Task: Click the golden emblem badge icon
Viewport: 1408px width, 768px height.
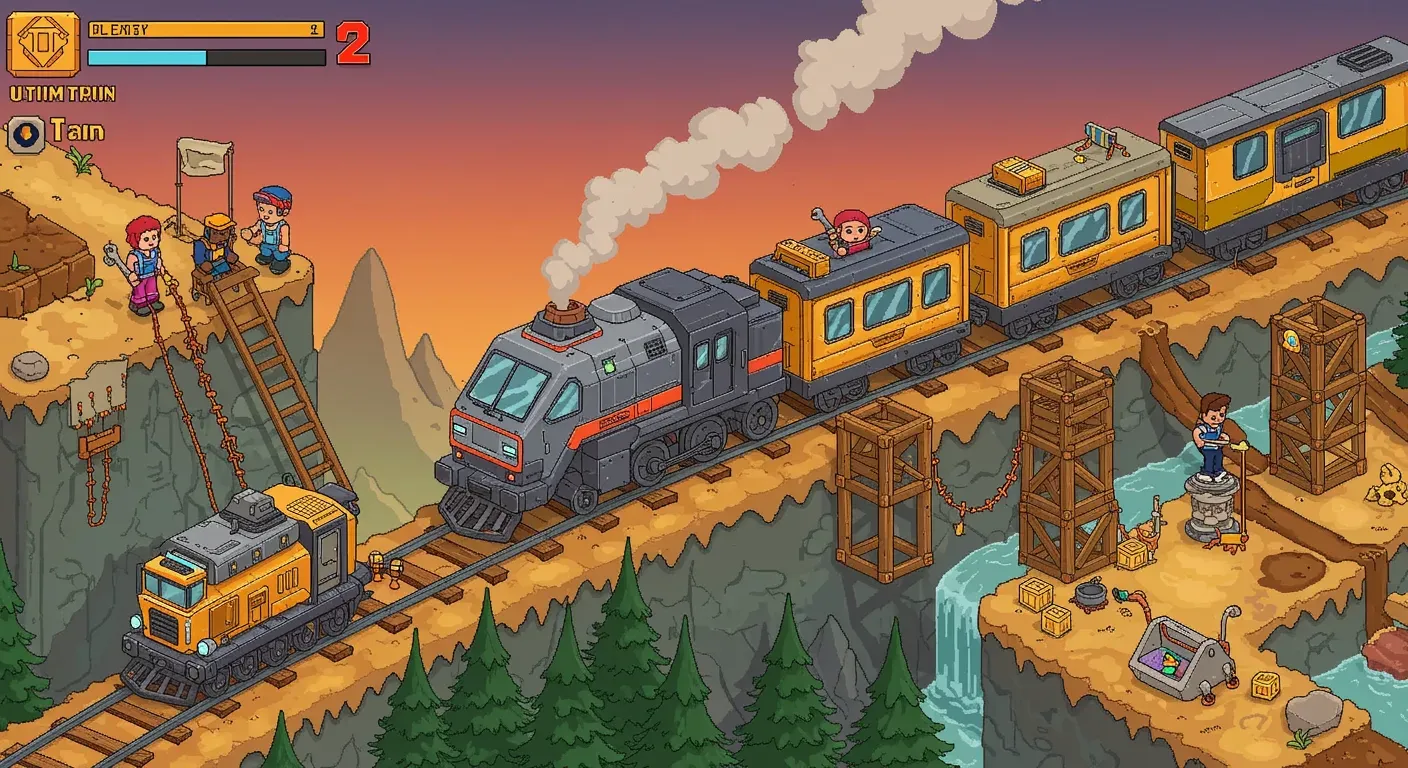Action: [x=42, y=42]
